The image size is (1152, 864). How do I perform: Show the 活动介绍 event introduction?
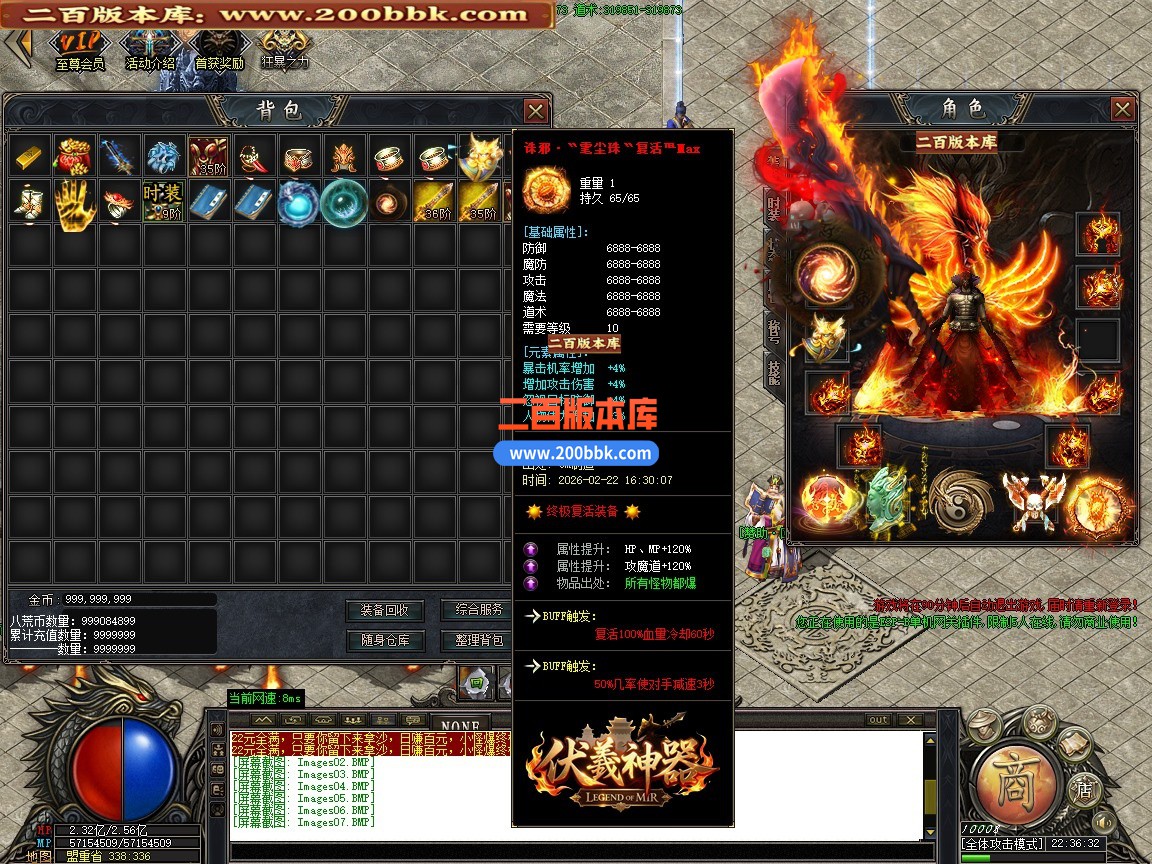click(150, 49)
